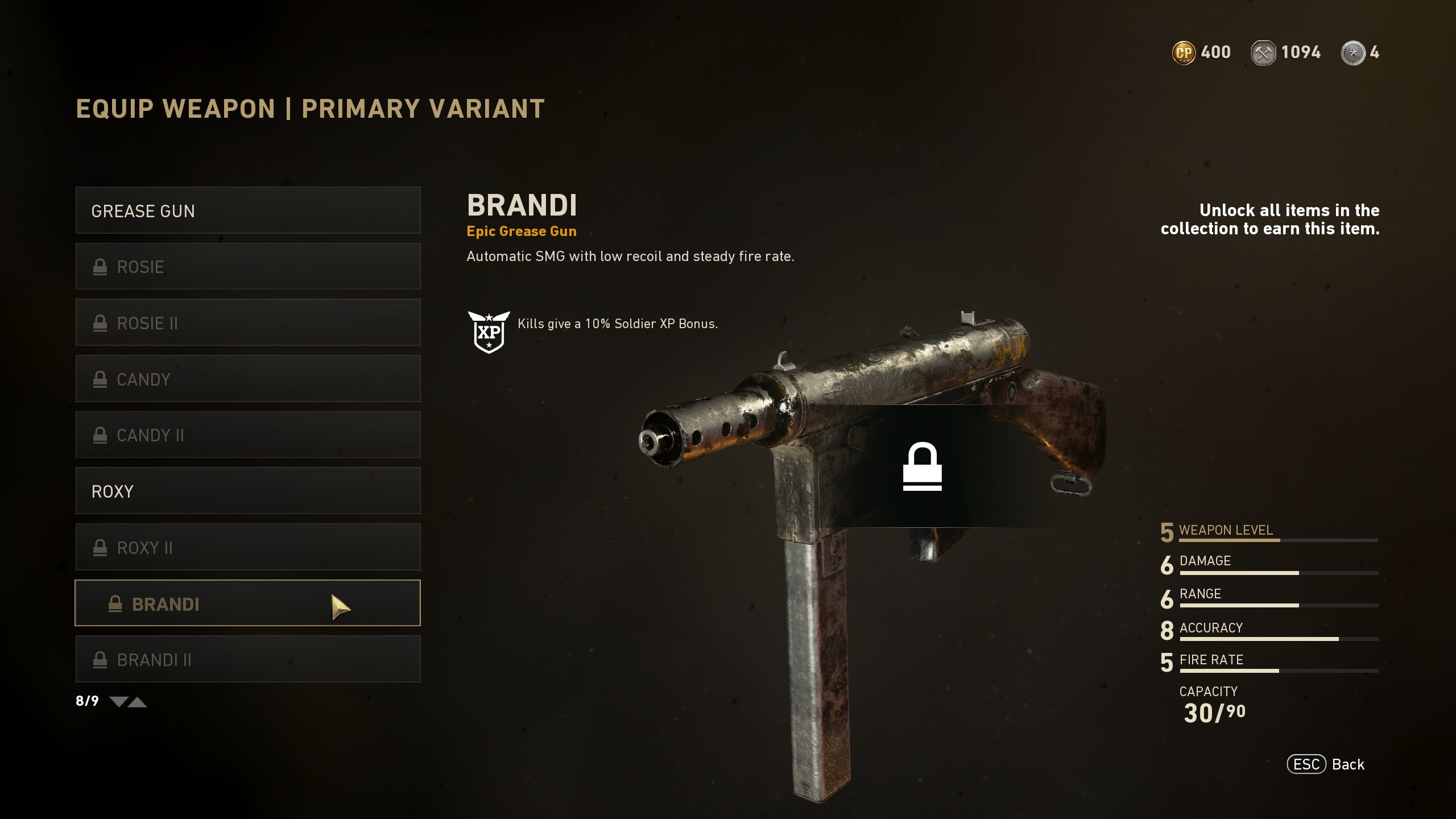The image size is (1456, 819).
Task: Click the down arrow below the variant list
Action: (x=118, y=702)
